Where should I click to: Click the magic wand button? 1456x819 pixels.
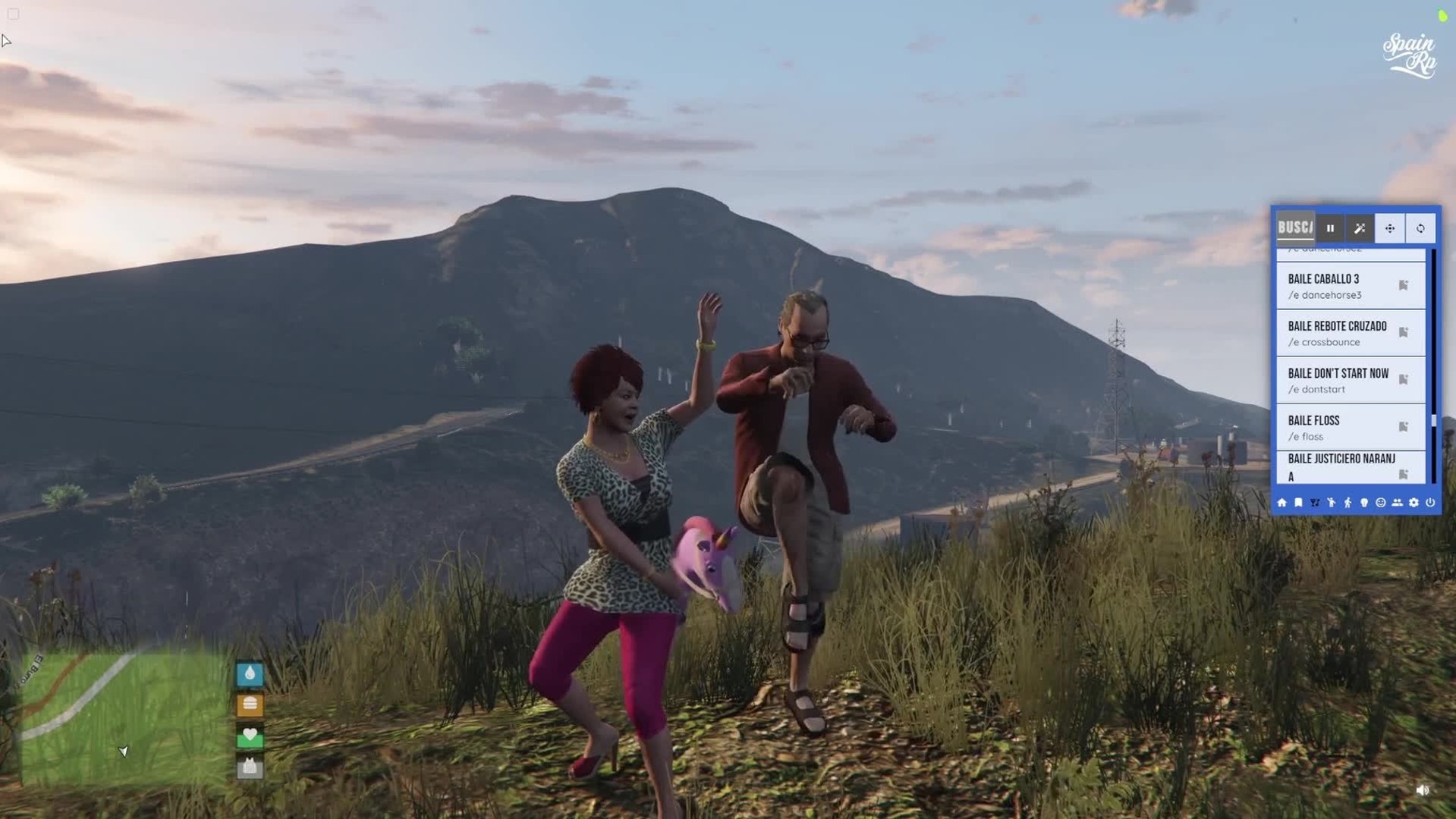tap(1360, 228)
